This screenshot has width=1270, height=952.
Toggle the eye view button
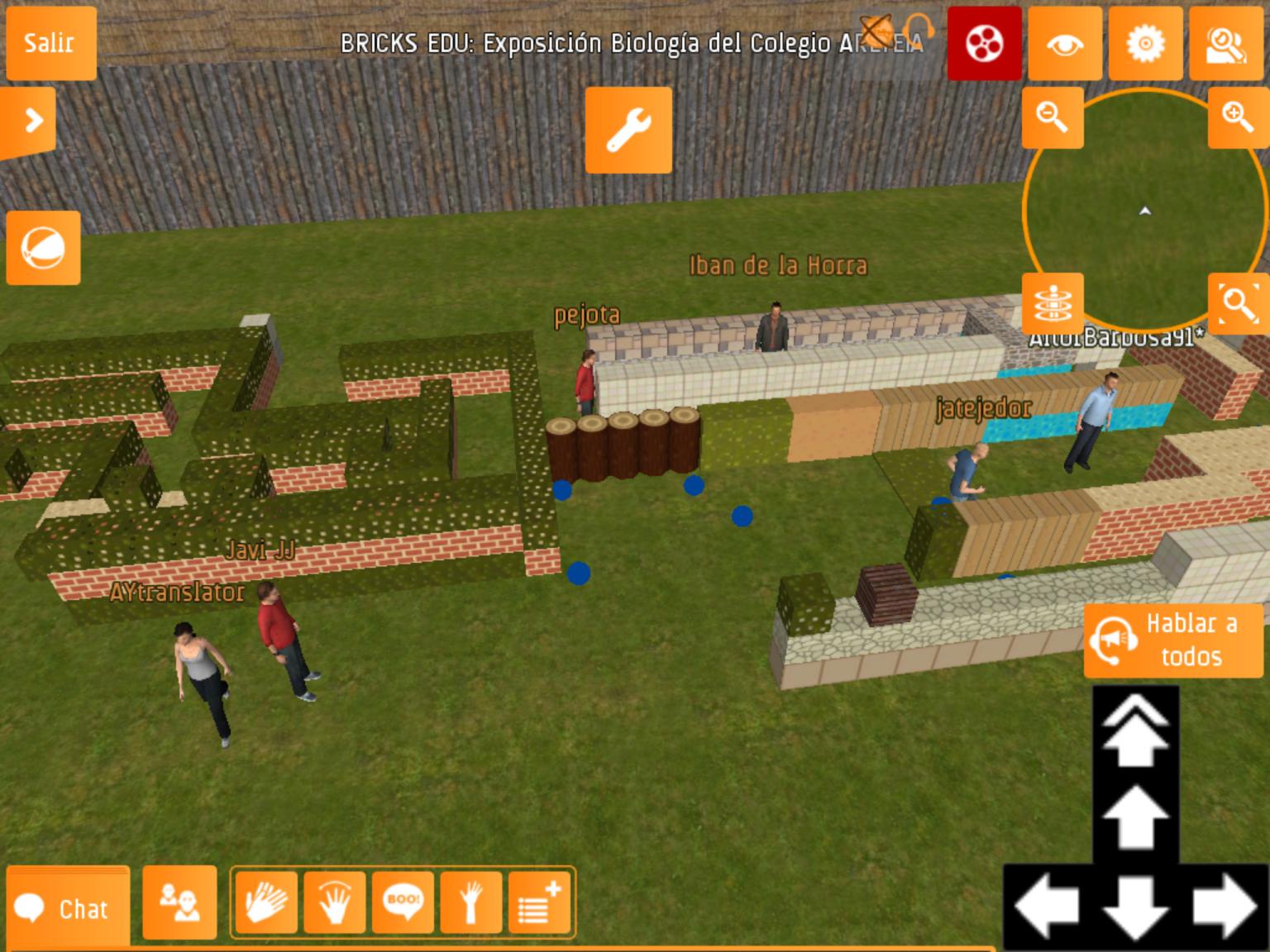click(1065, 43)
